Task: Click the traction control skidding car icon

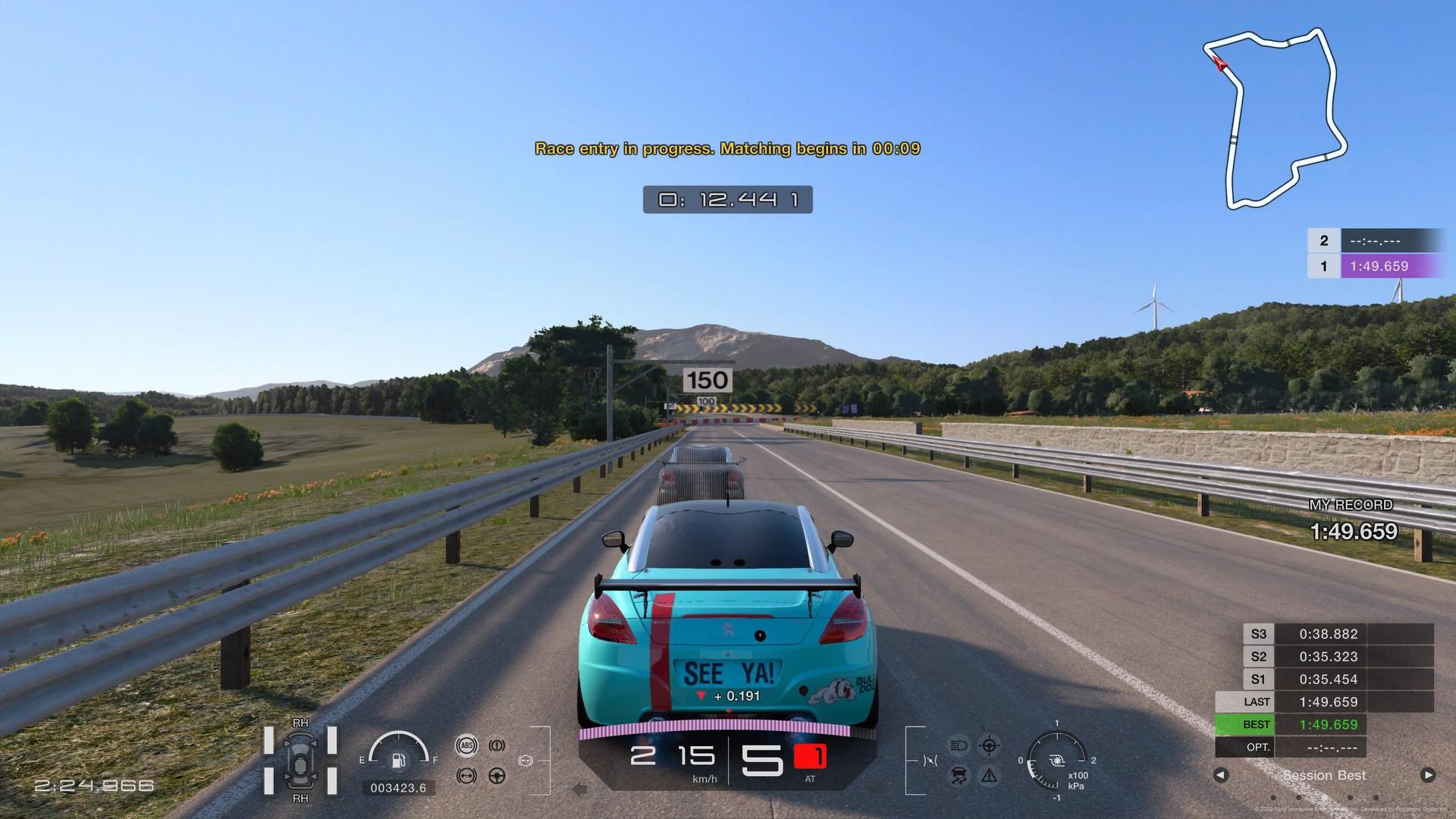Action: point(959,776)
